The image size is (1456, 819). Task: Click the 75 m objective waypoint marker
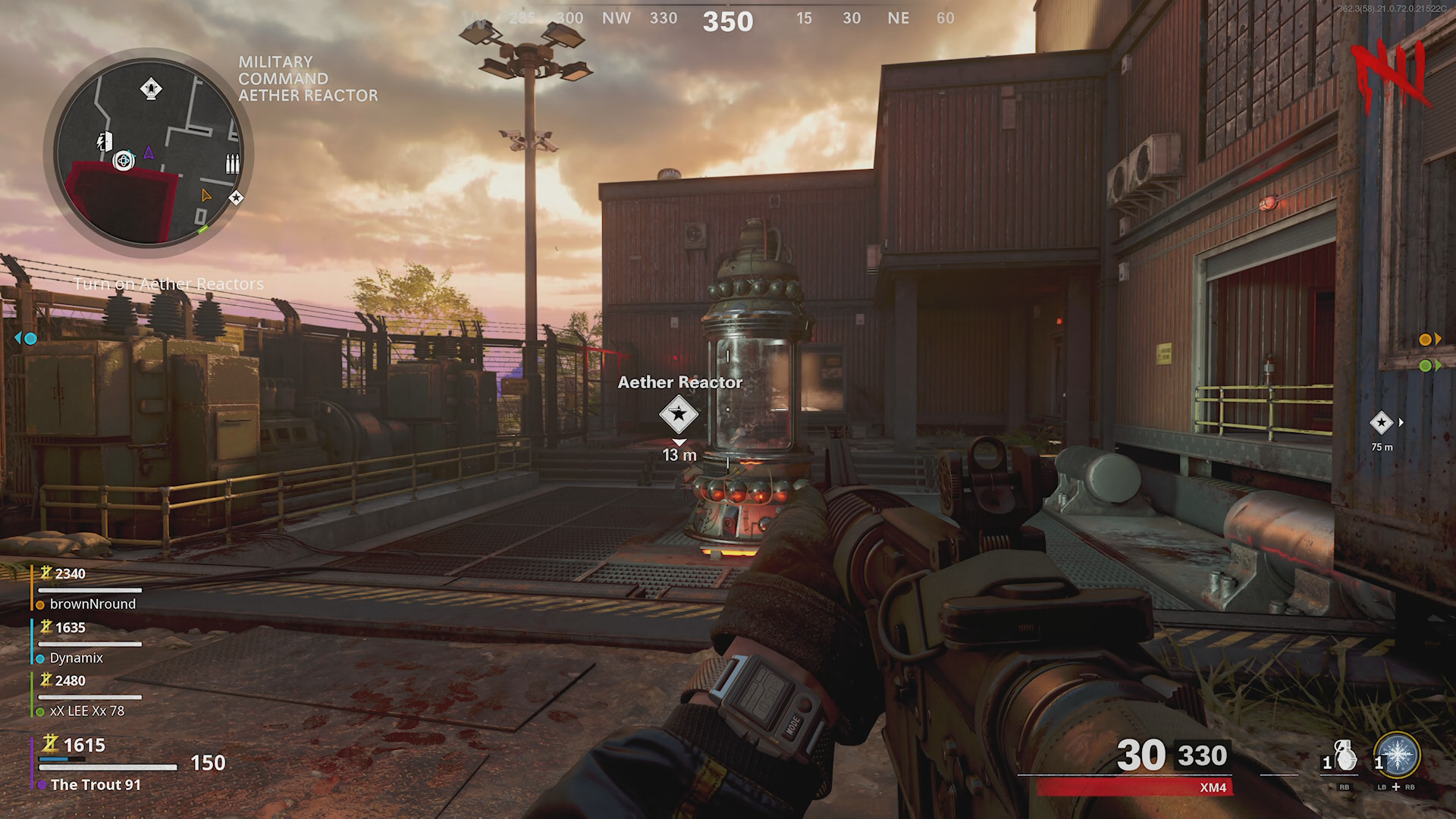pyautogui.click(x=1381, y=423)
